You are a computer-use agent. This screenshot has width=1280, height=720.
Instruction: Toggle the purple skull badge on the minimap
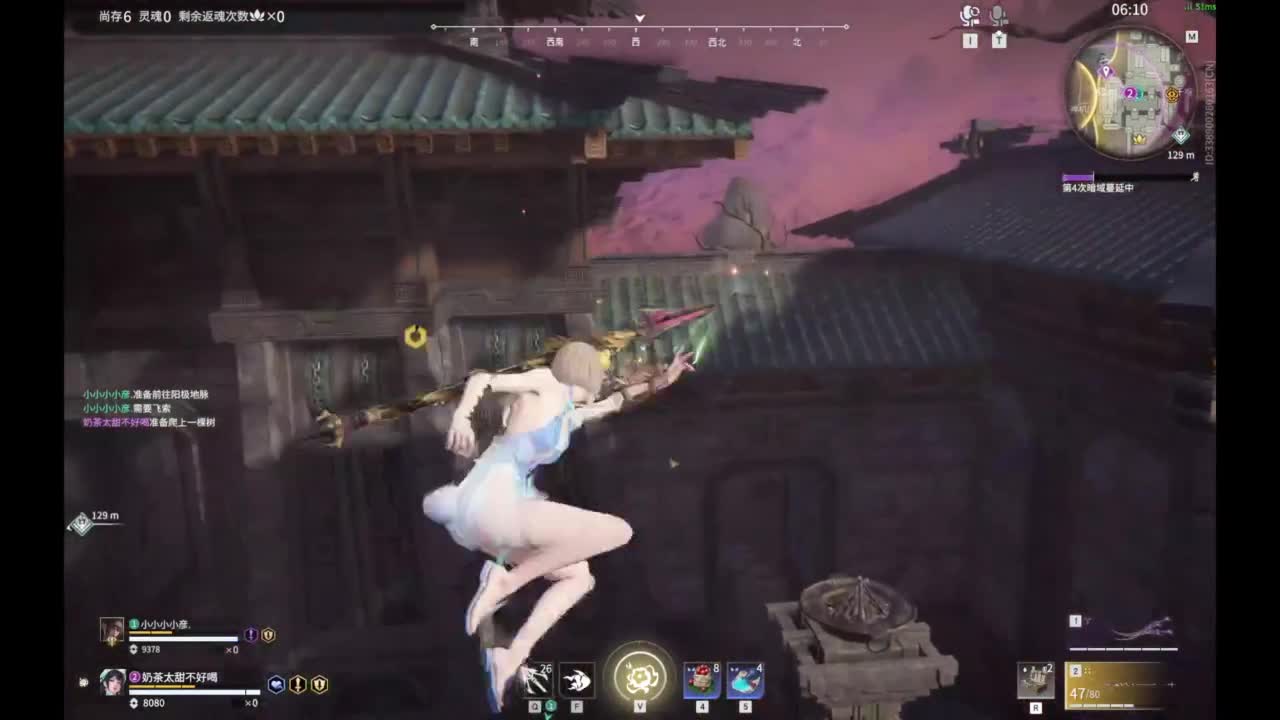click(x=1106, y=72)
